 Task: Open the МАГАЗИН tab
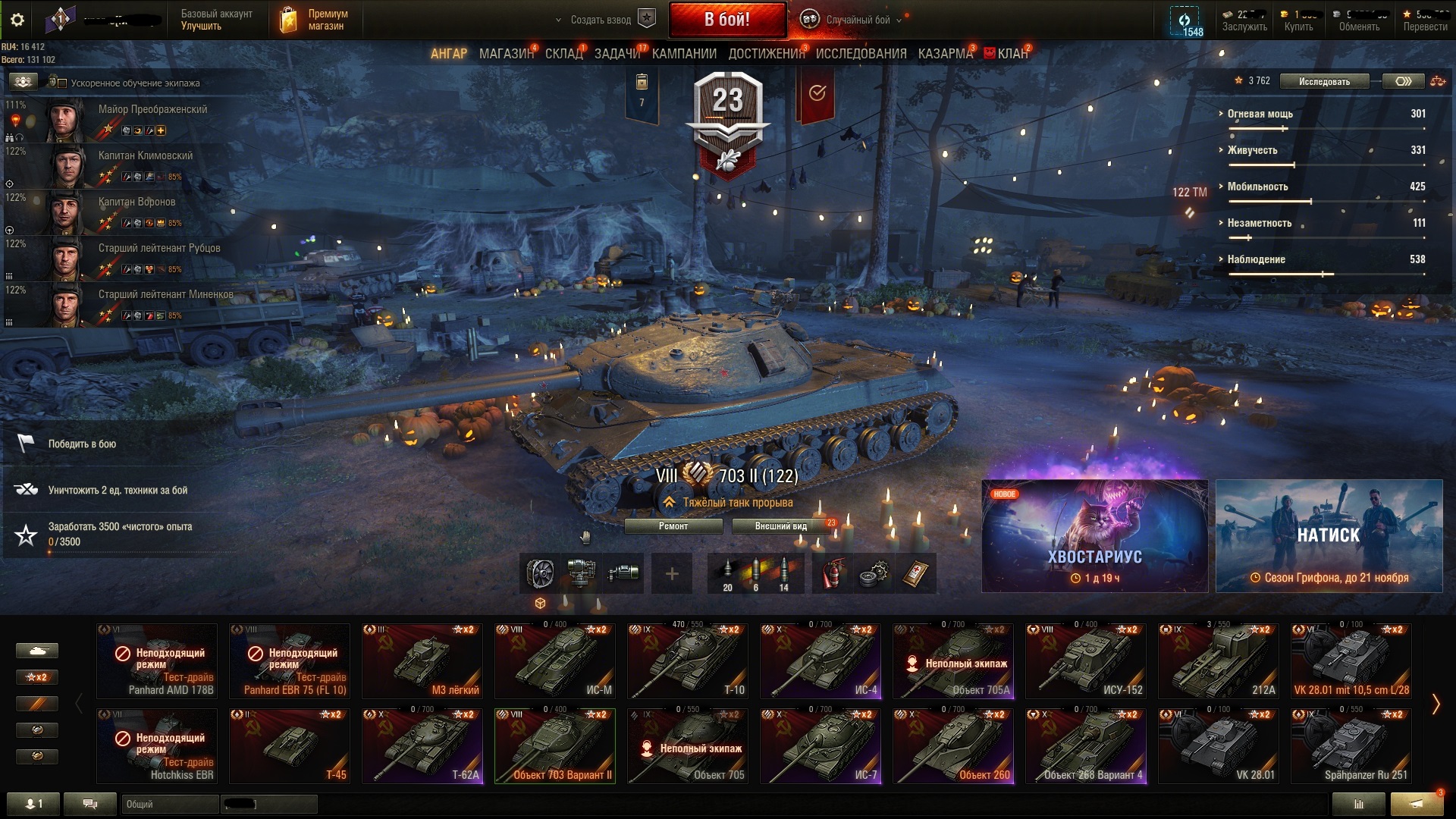[506, 54]
